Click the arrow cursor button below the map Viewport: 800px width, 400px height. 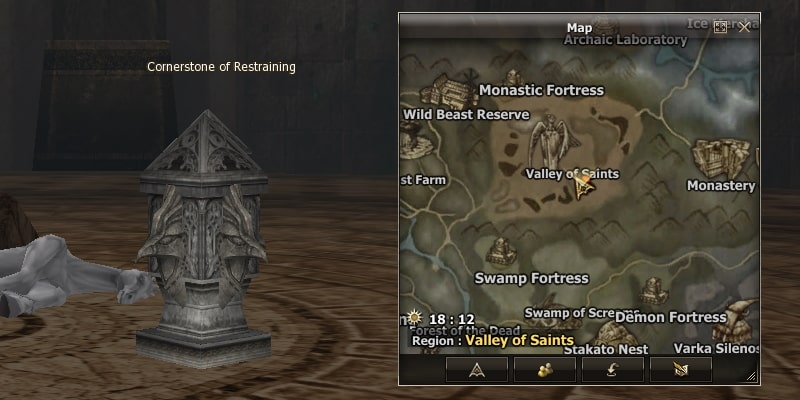(681, 368)
